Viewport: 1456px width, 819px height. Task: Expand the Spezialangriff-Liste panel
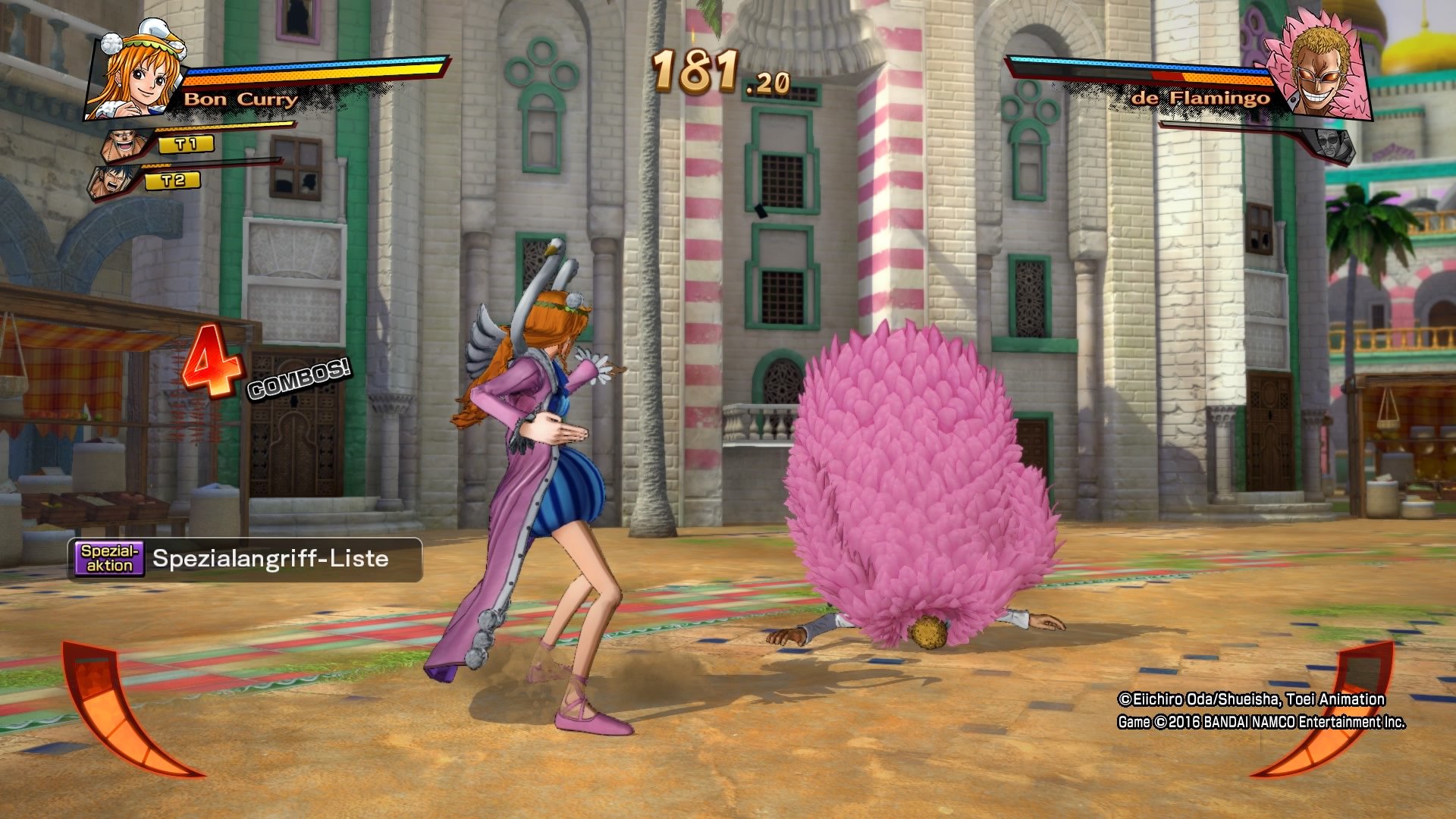coord(269,561)
